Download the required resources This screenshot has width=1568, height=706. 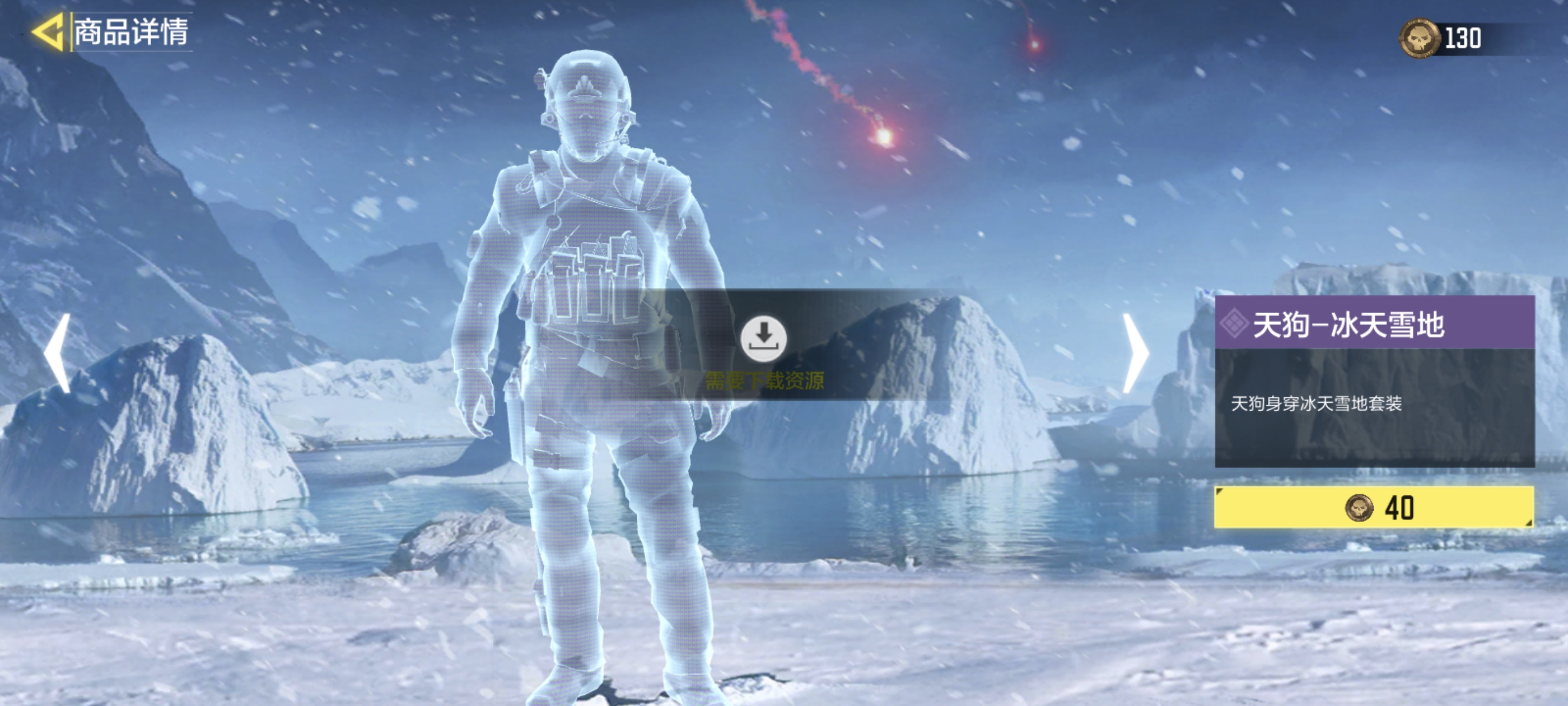(763, 338)
